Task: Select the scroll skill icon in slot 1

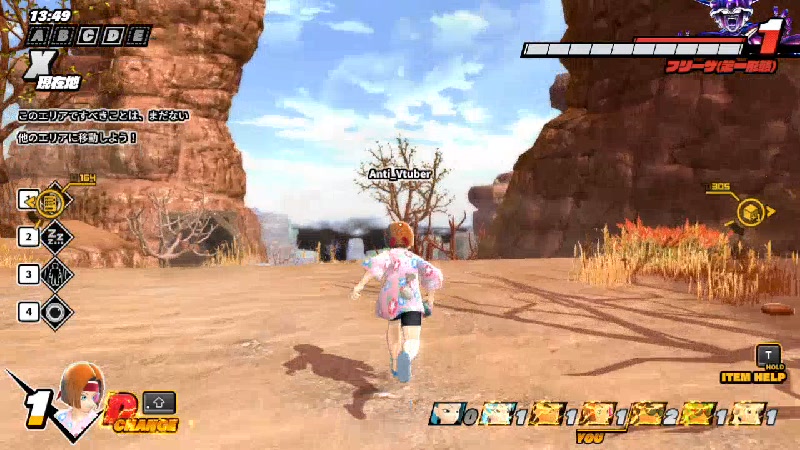Action: pyautogui.click(x=54, y=202)
